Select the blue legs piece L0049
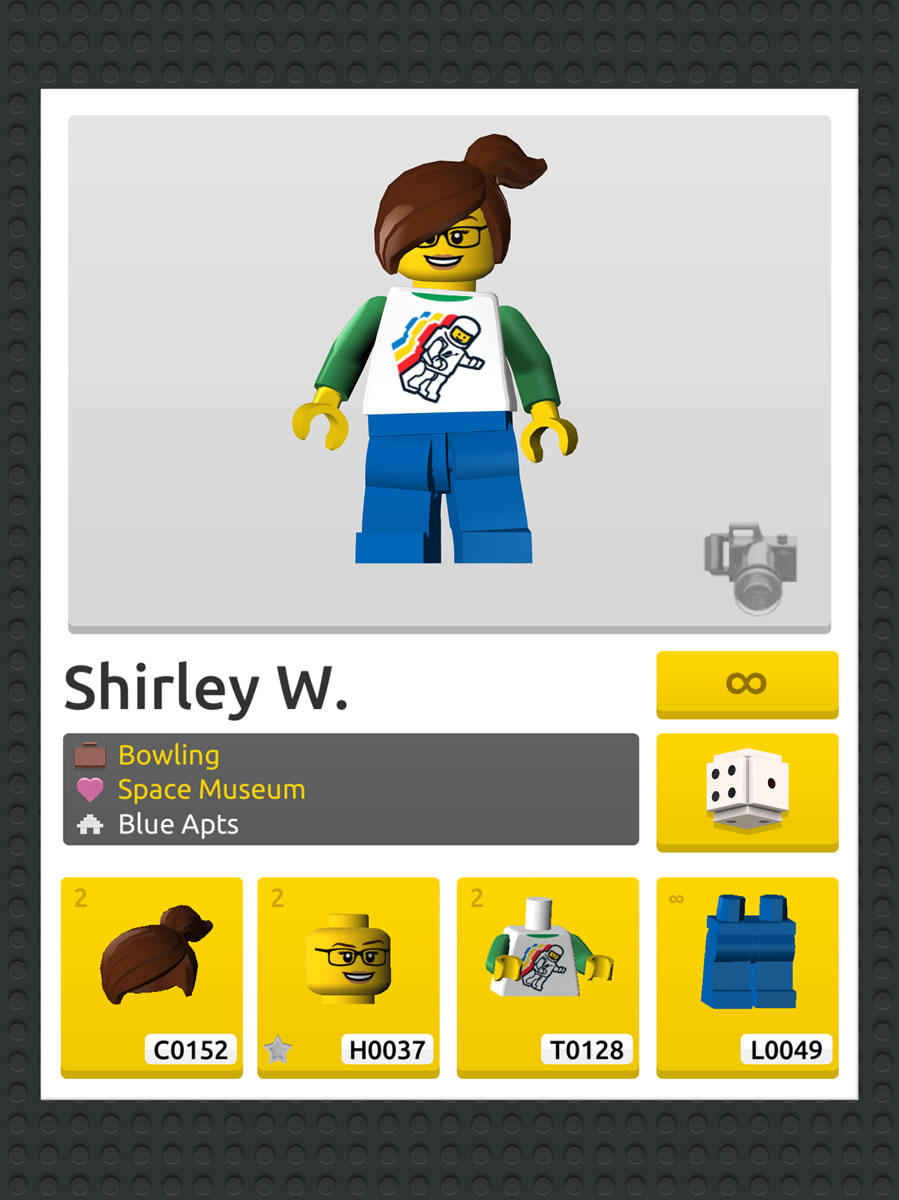Viewport: 899px width, 1200px height. coord(746,975)
